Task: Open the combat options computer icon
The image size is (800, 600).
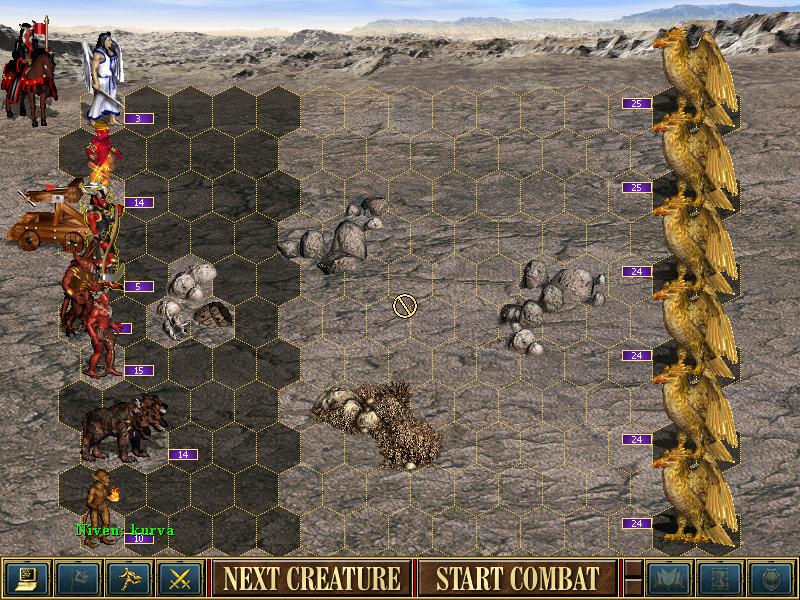Action: tap(26, 578)
